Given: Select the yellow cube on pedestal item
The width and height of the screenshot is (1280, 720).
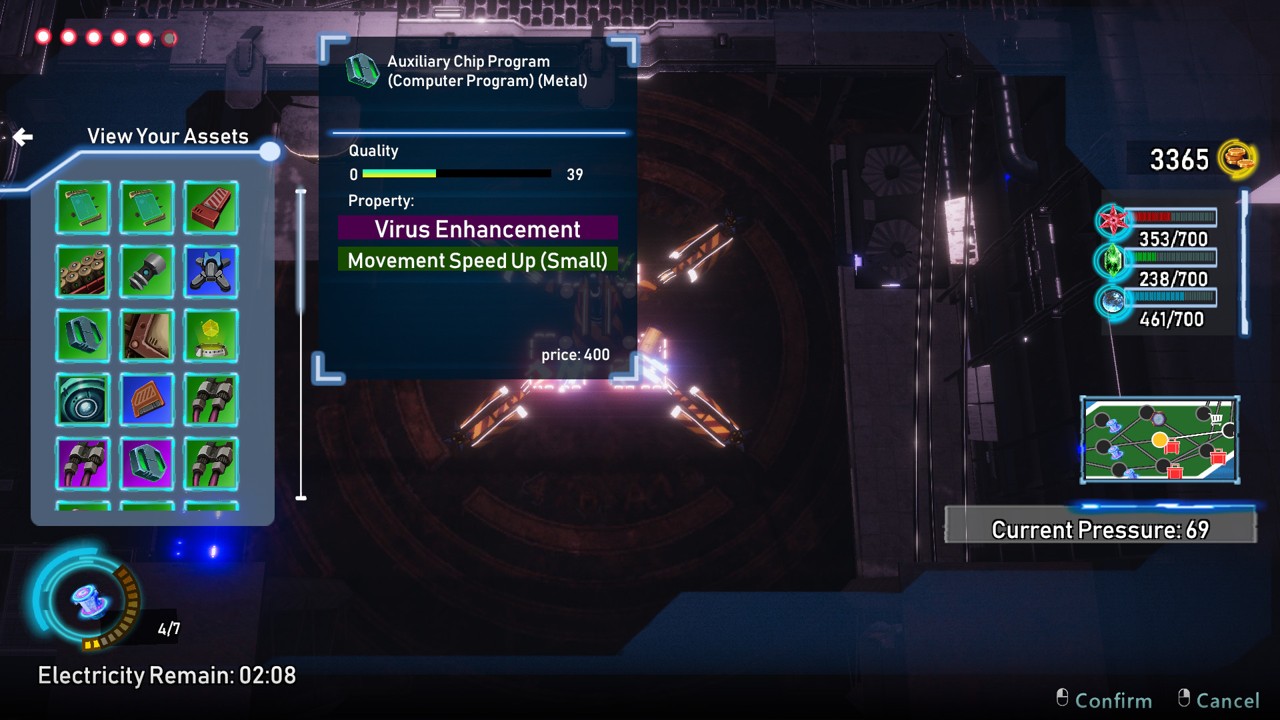Looking at the screenshot, I should pos(211,336).
